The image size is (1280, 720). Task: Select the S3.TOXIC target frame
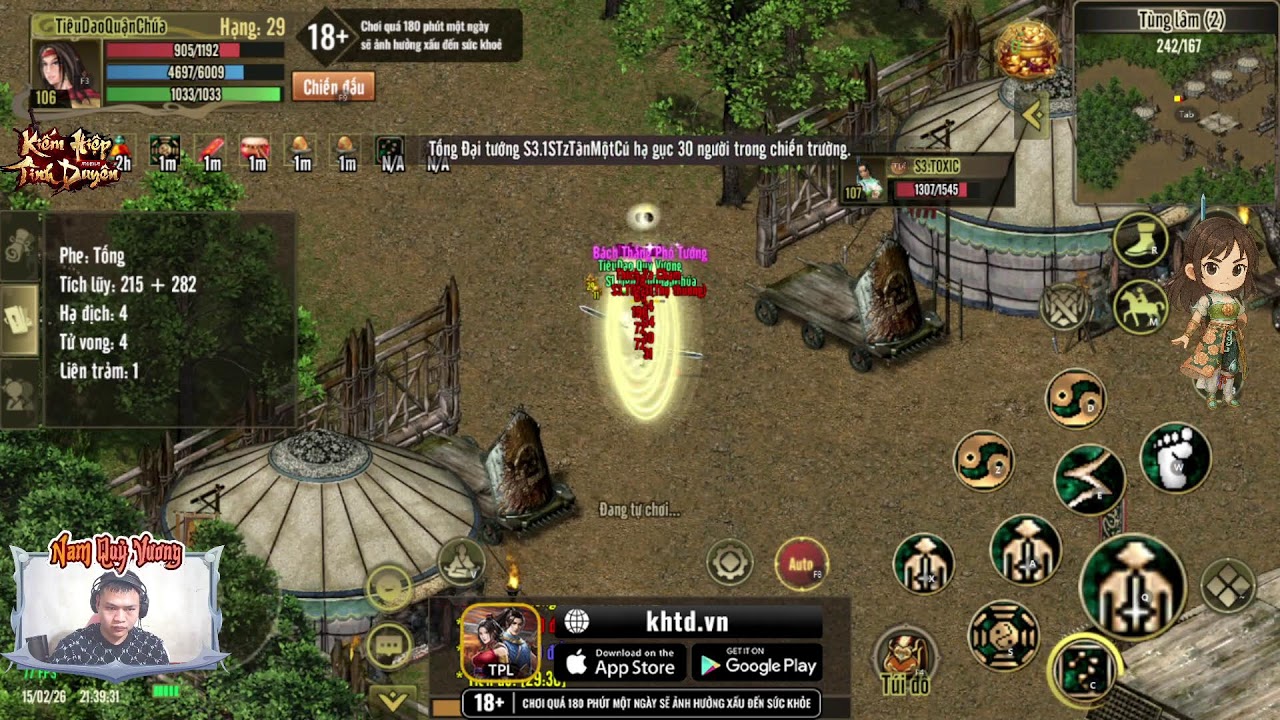click(x=927, y=180)
